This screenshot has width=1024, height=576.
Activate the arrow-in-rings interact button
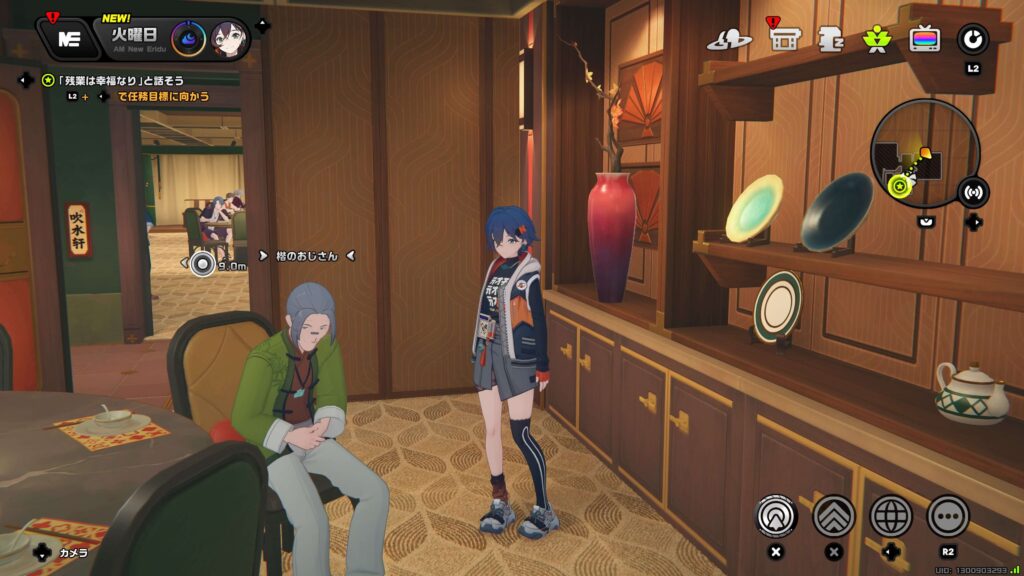pos(775,516)
